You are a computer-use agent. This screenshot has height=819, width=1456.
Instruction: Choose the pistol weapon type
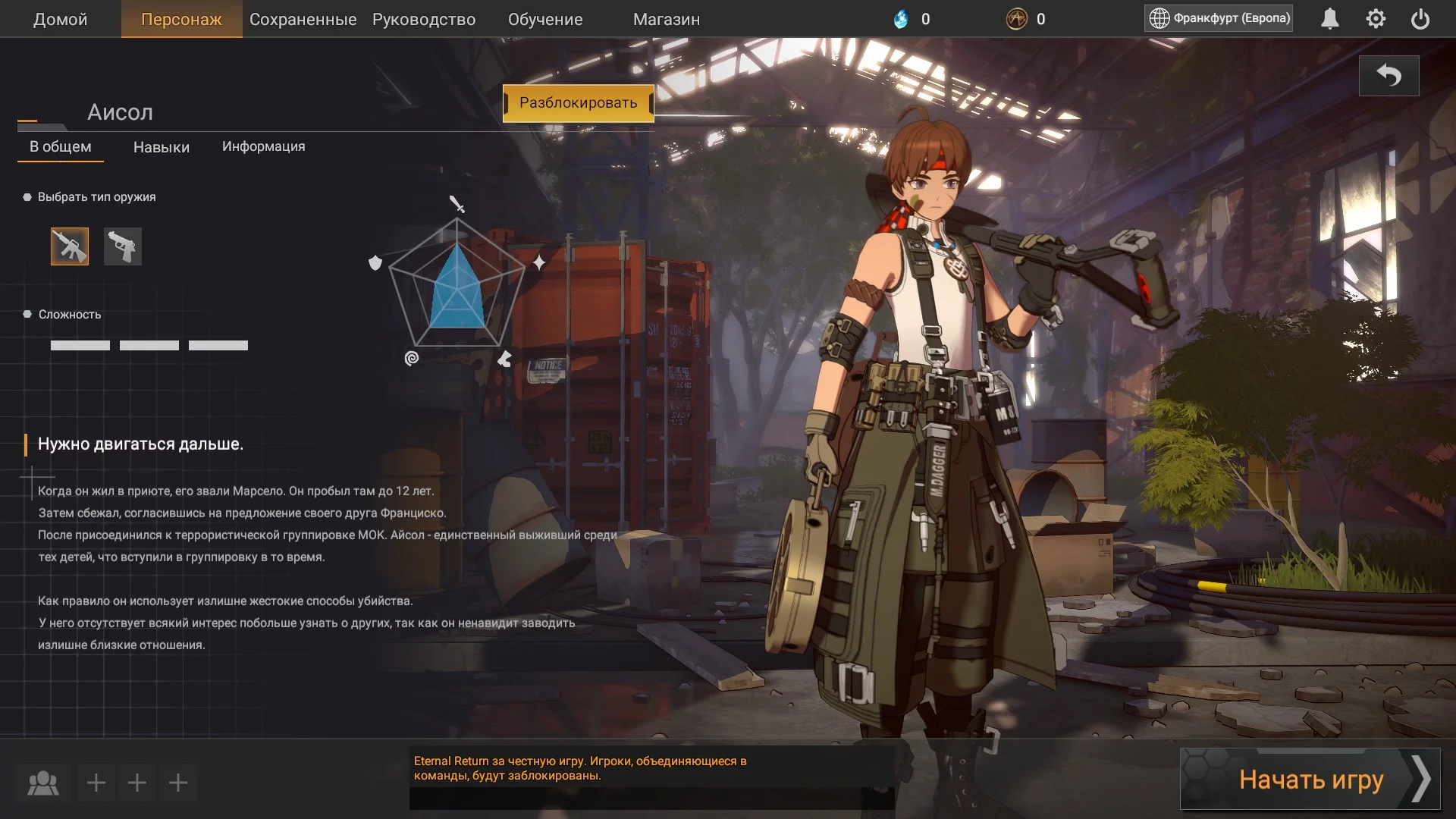pyautogui.click(x=123, y=246)
